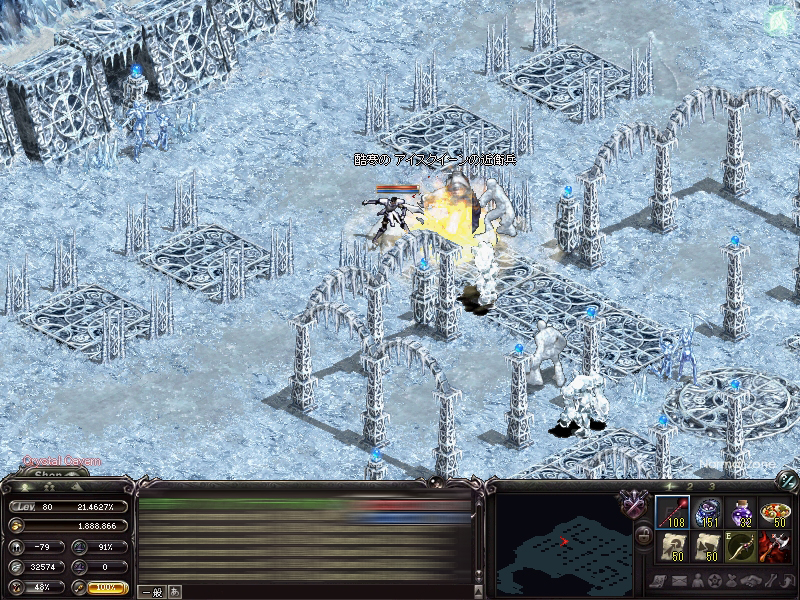Open the mail envelope icon
This screenshot has height=600, width=800.
(x=679, y=581)
